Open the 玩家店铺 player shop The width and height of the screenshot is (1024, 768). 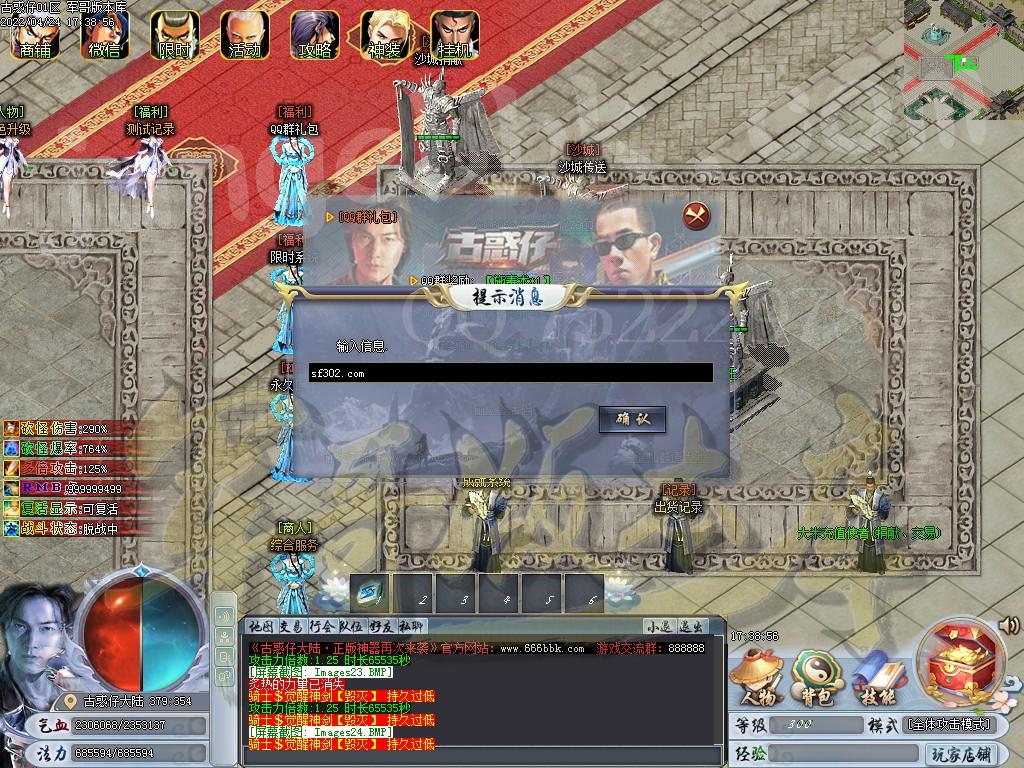961,753
